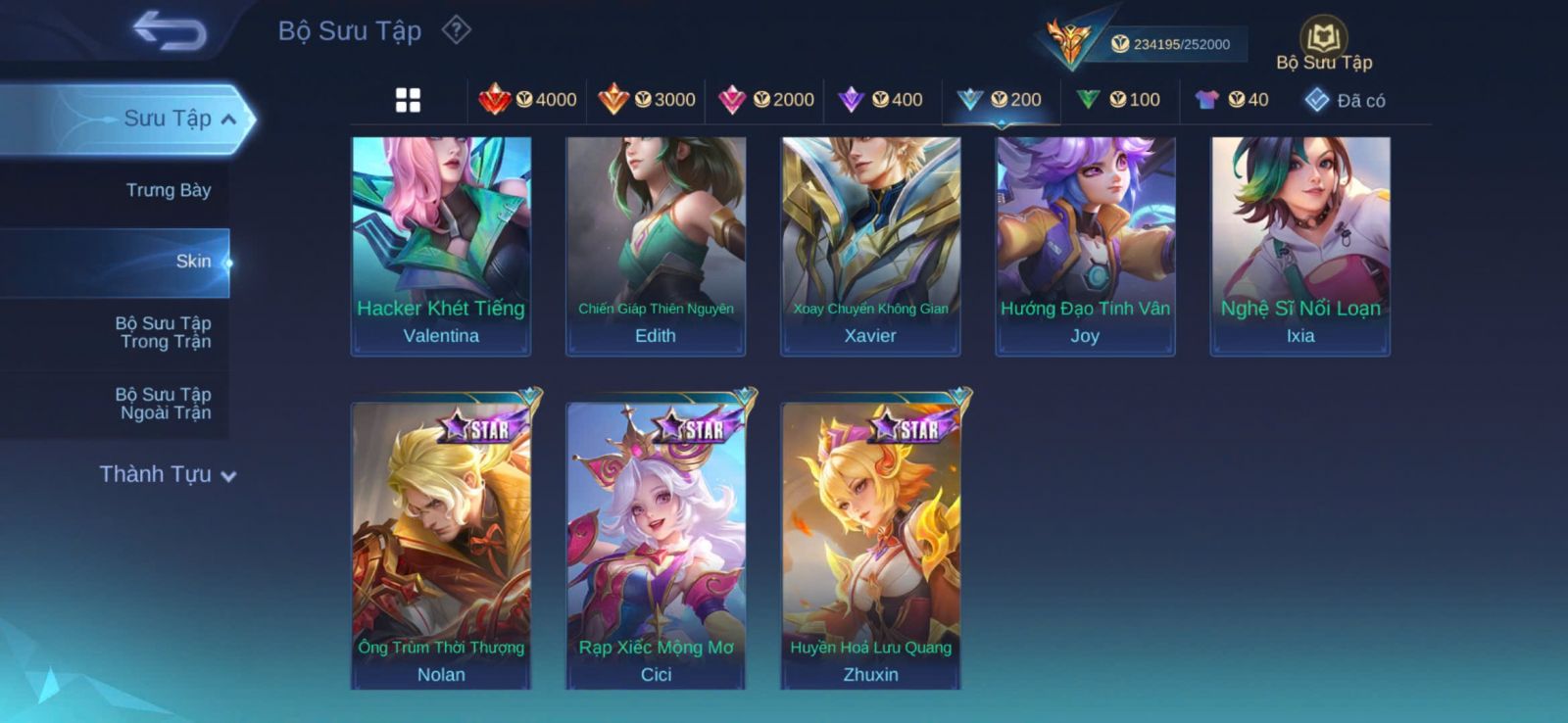Show all skins with the grid filter

coord(408,100)
